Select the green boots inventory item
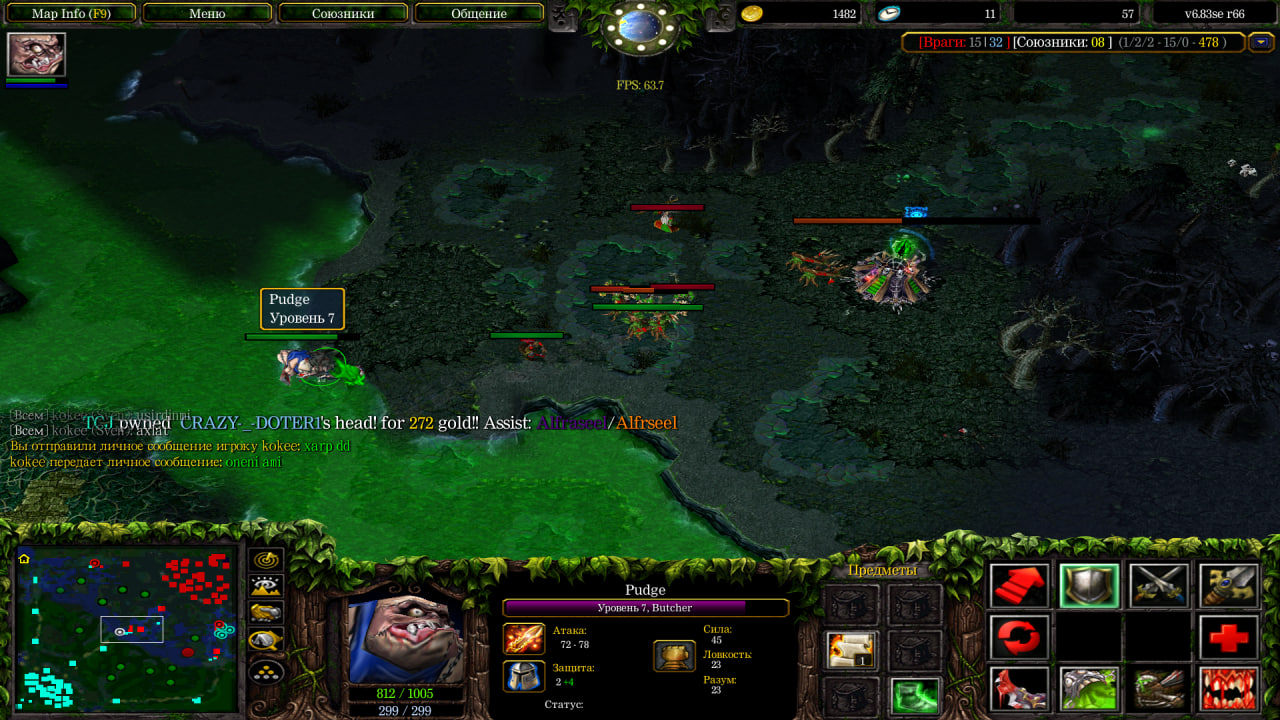The height and width of the screenshot is (720, 1280). click(914, 695)
